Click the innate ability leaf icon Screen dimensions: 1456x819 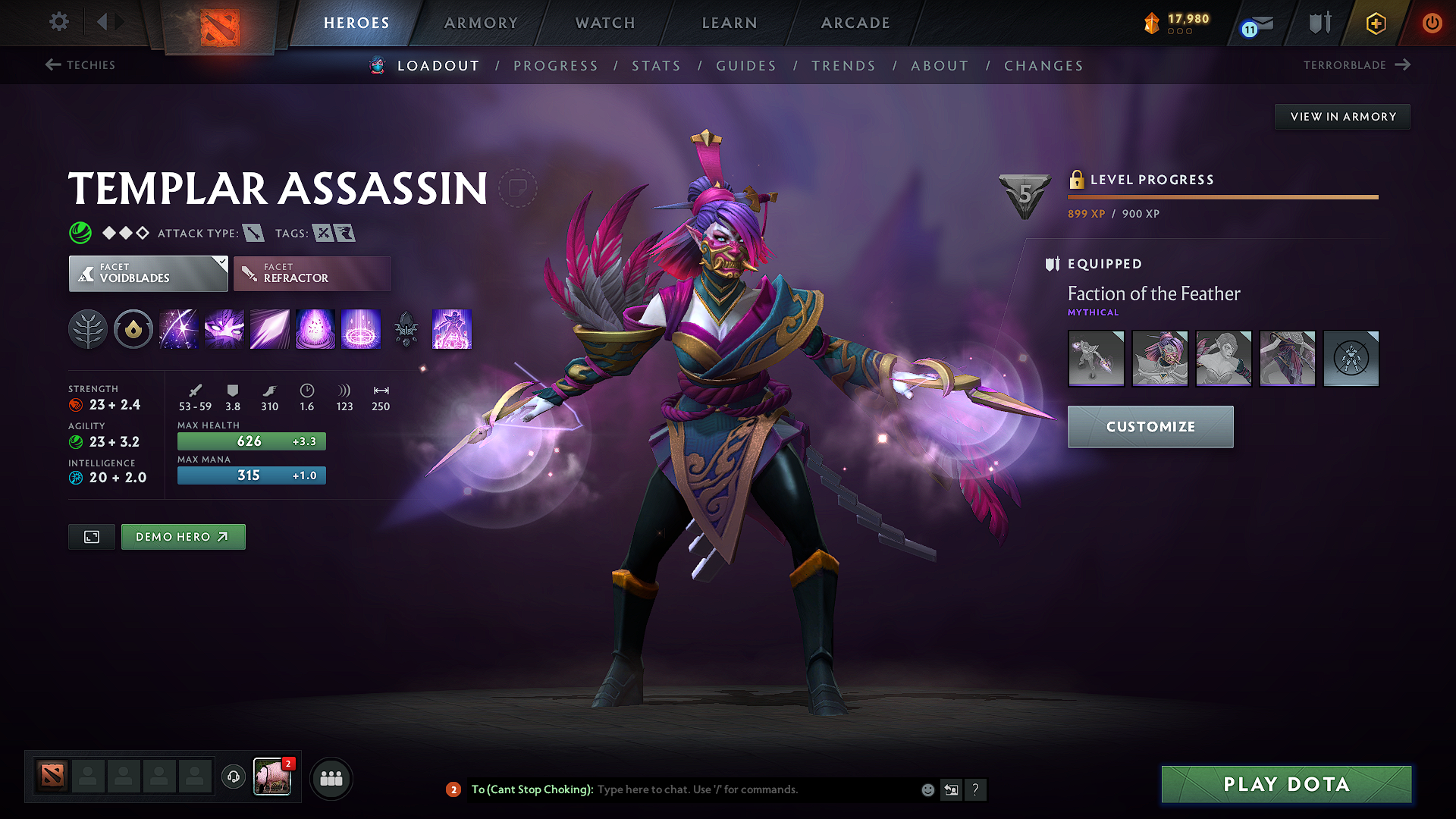click(x=88, y=329)
